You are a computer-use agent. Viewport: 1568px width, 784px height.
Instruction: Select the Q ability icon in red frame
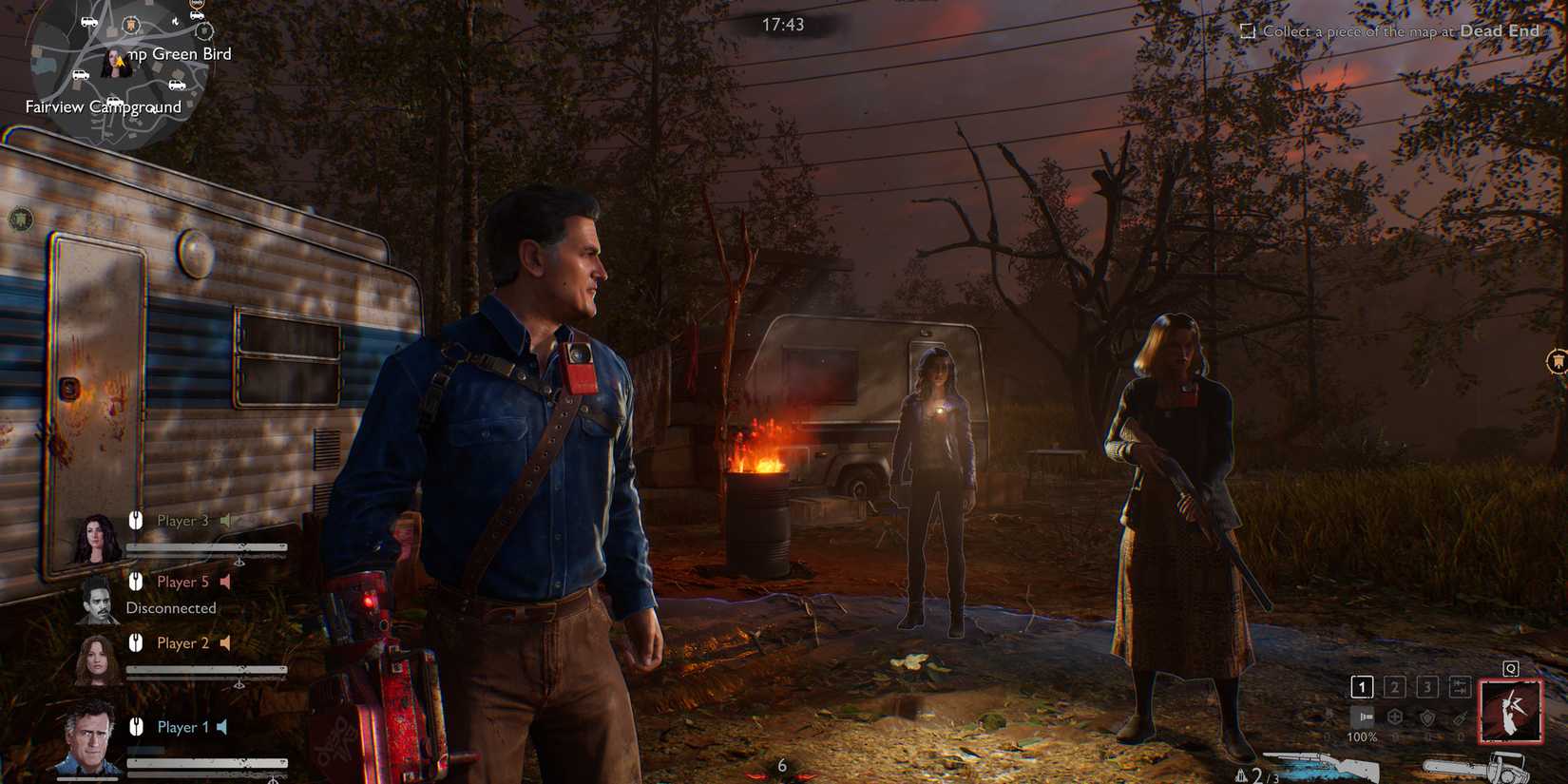1511,713
